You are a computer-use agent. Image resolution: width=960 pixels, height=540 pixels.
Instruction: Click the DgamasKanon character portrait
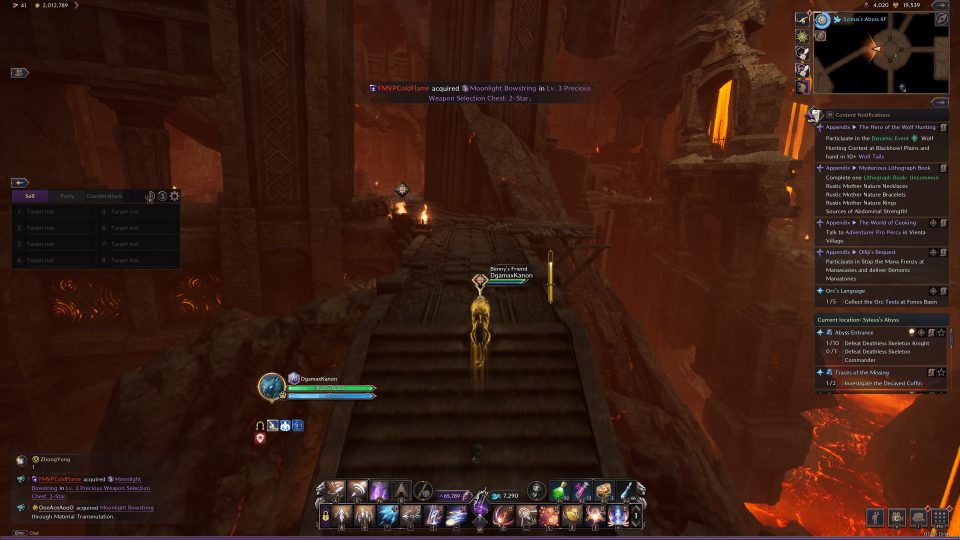click(271, 387)
